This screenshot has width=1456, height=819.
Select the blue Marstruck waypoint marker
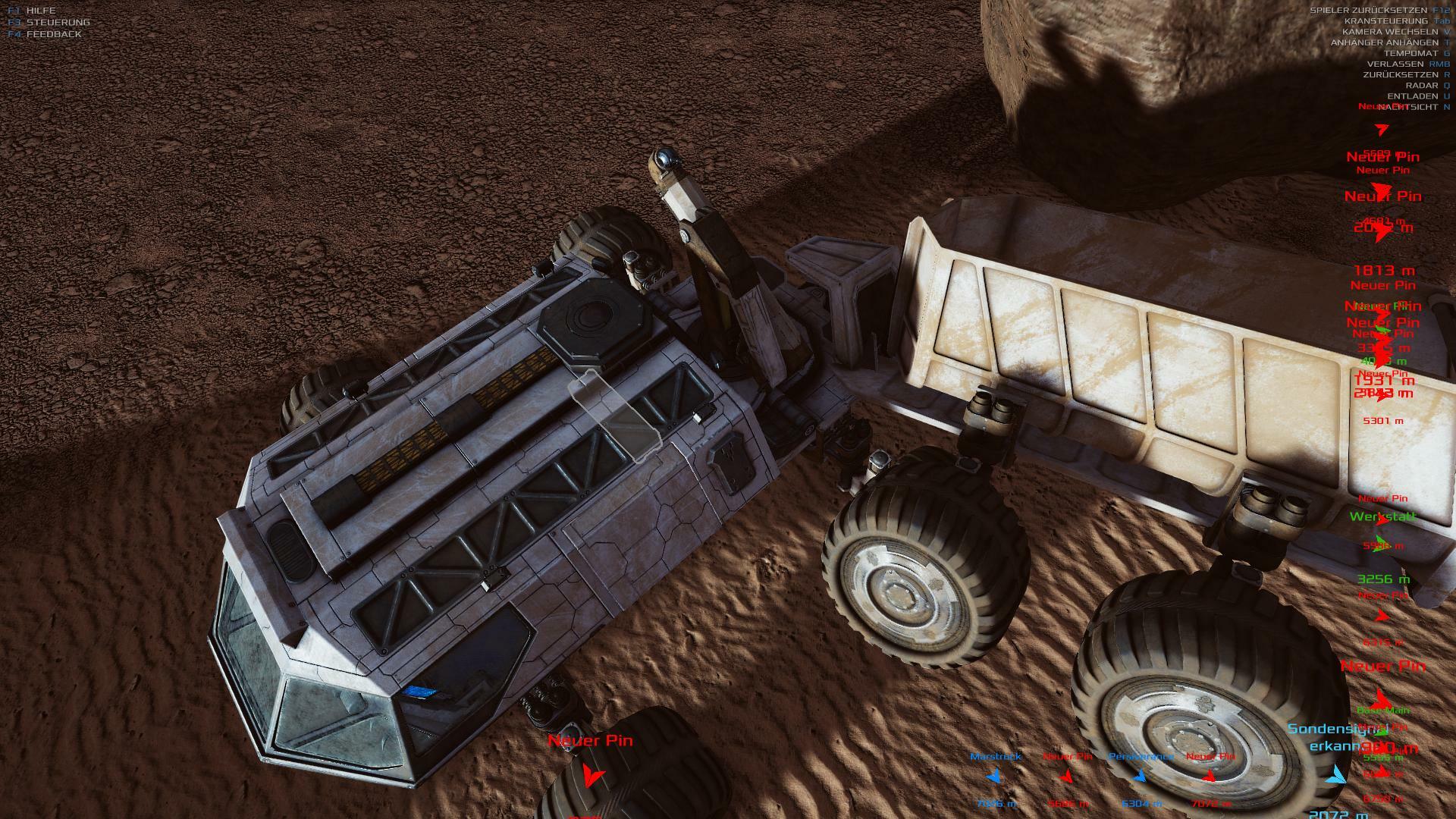[x=994, y=777]
